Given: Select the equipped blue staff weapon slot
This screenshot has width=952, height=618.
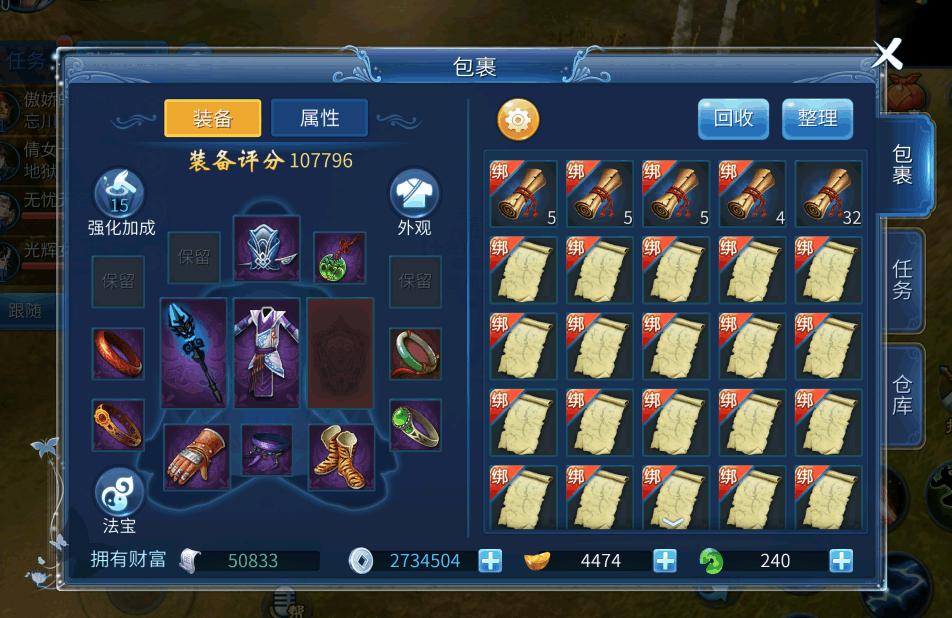Looking at the screenshot, I should tap(194, 353).
